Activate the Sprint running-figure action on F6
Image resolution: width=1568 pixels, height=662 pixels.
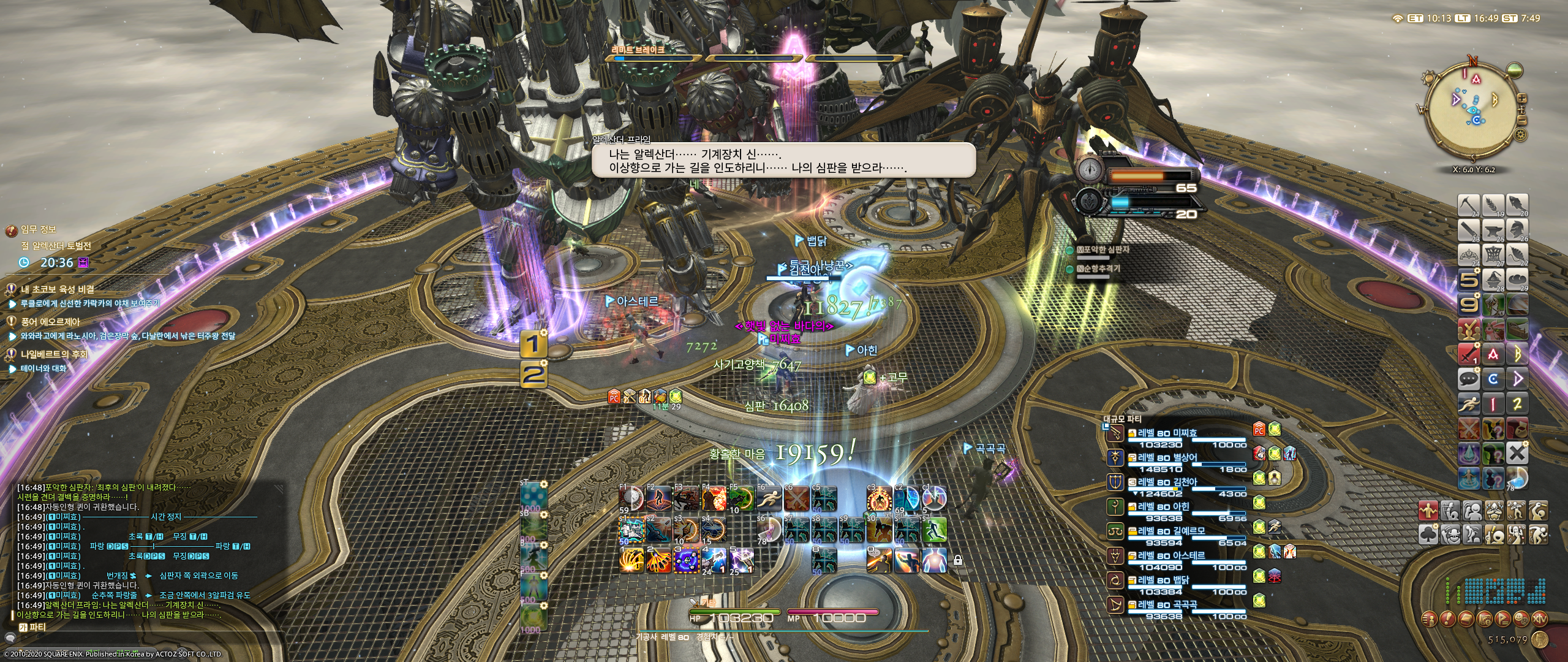coord(768,499)
